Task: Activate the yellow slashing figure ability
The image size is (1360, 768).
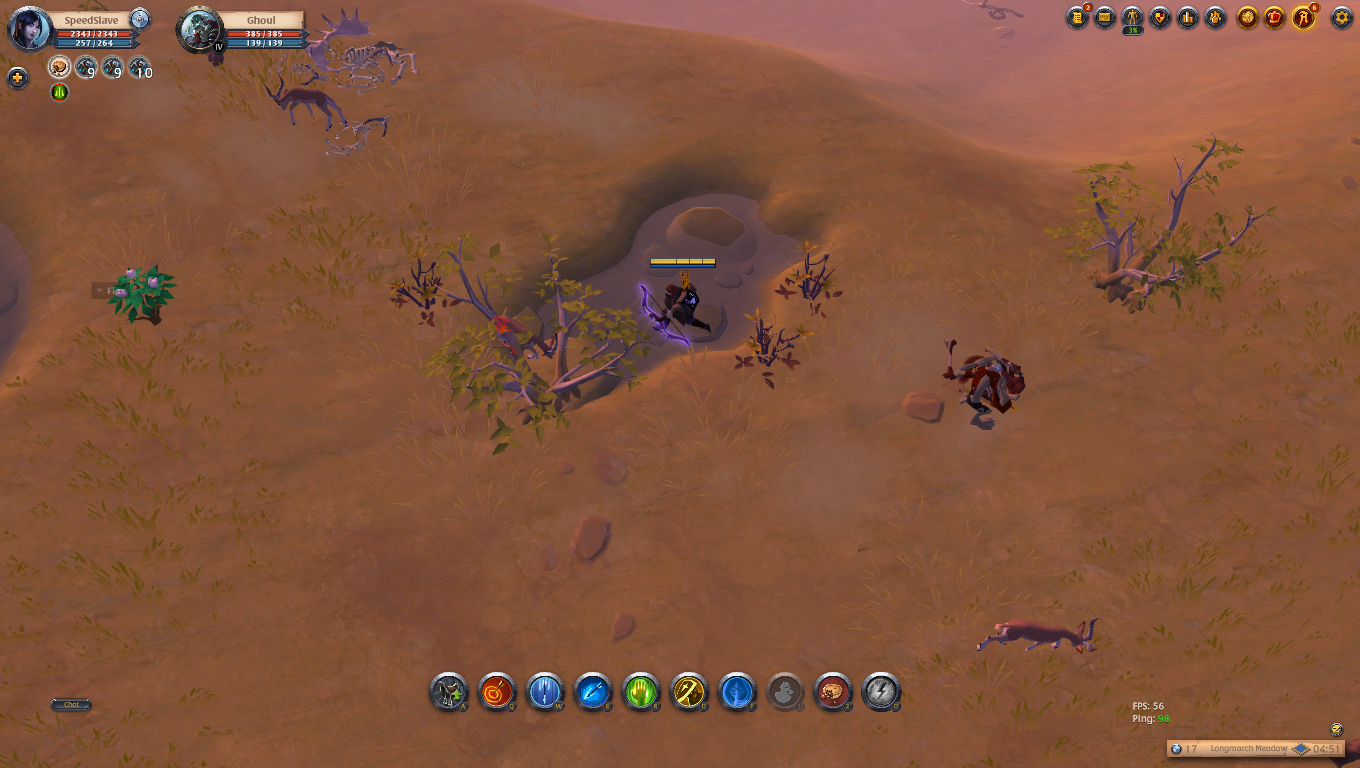Action: 689,691
